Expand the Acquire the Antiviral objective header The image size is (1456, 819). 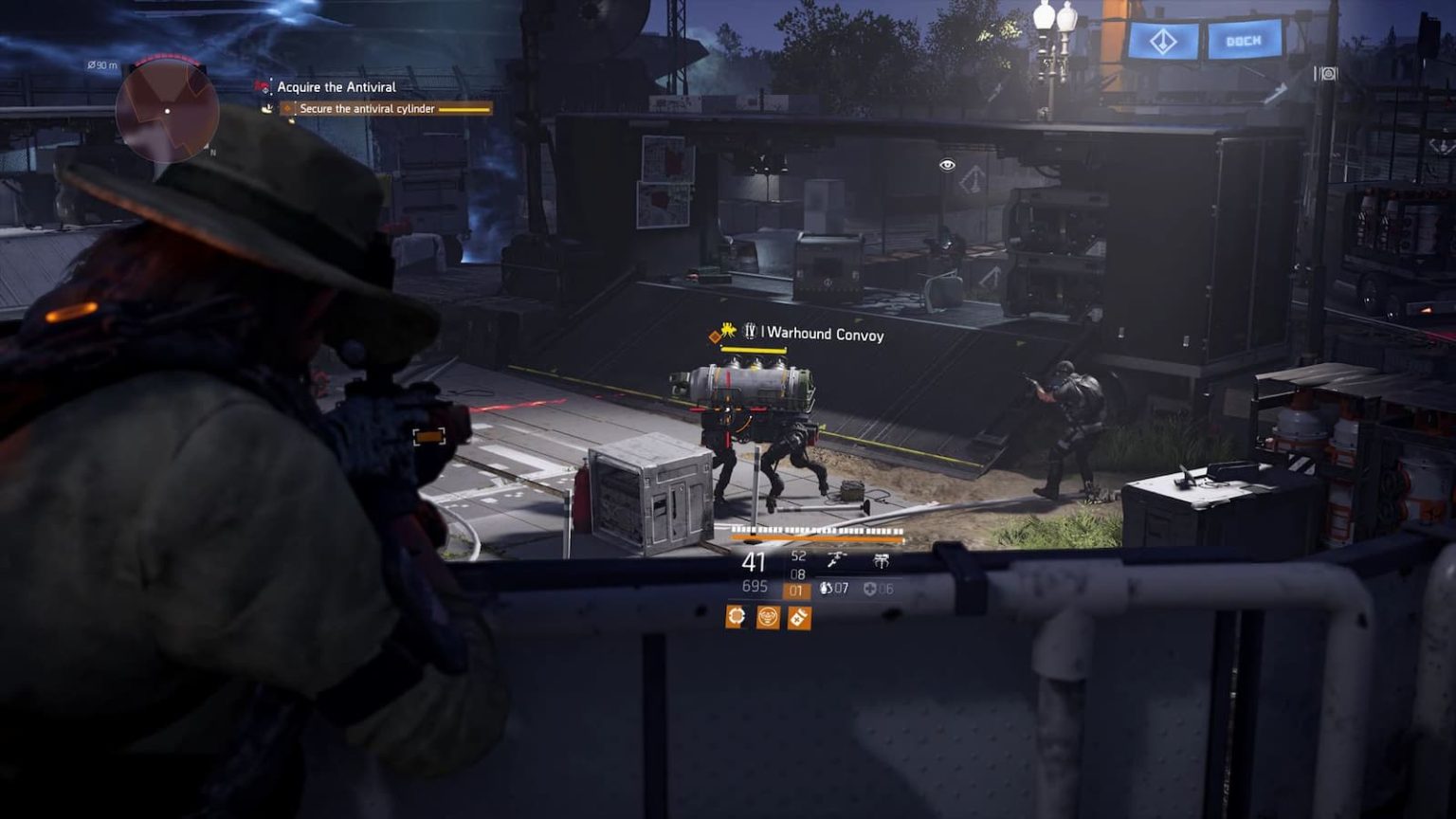click(x=337, y=87)
